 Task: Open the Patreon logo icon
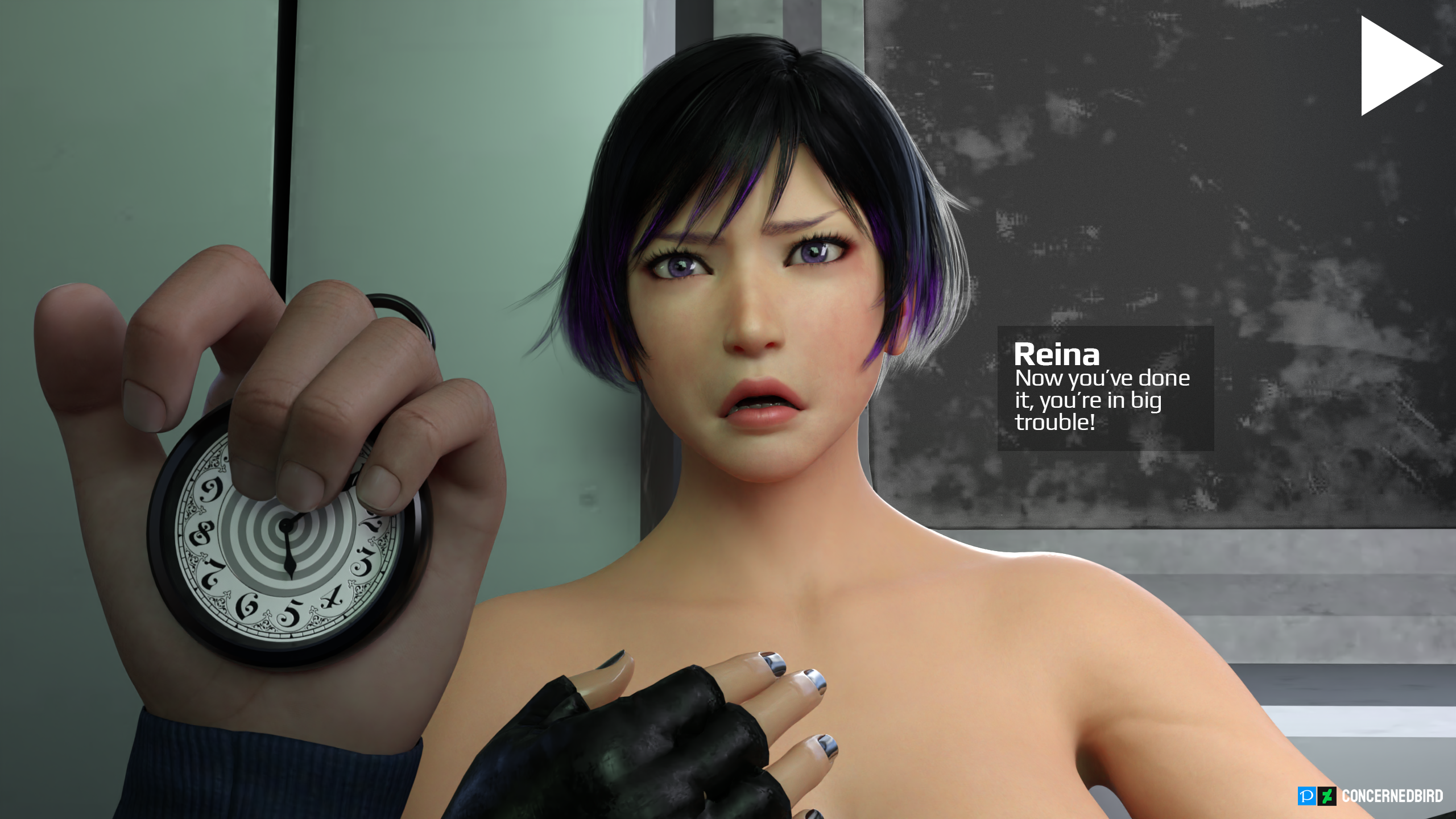[1306, 796]
